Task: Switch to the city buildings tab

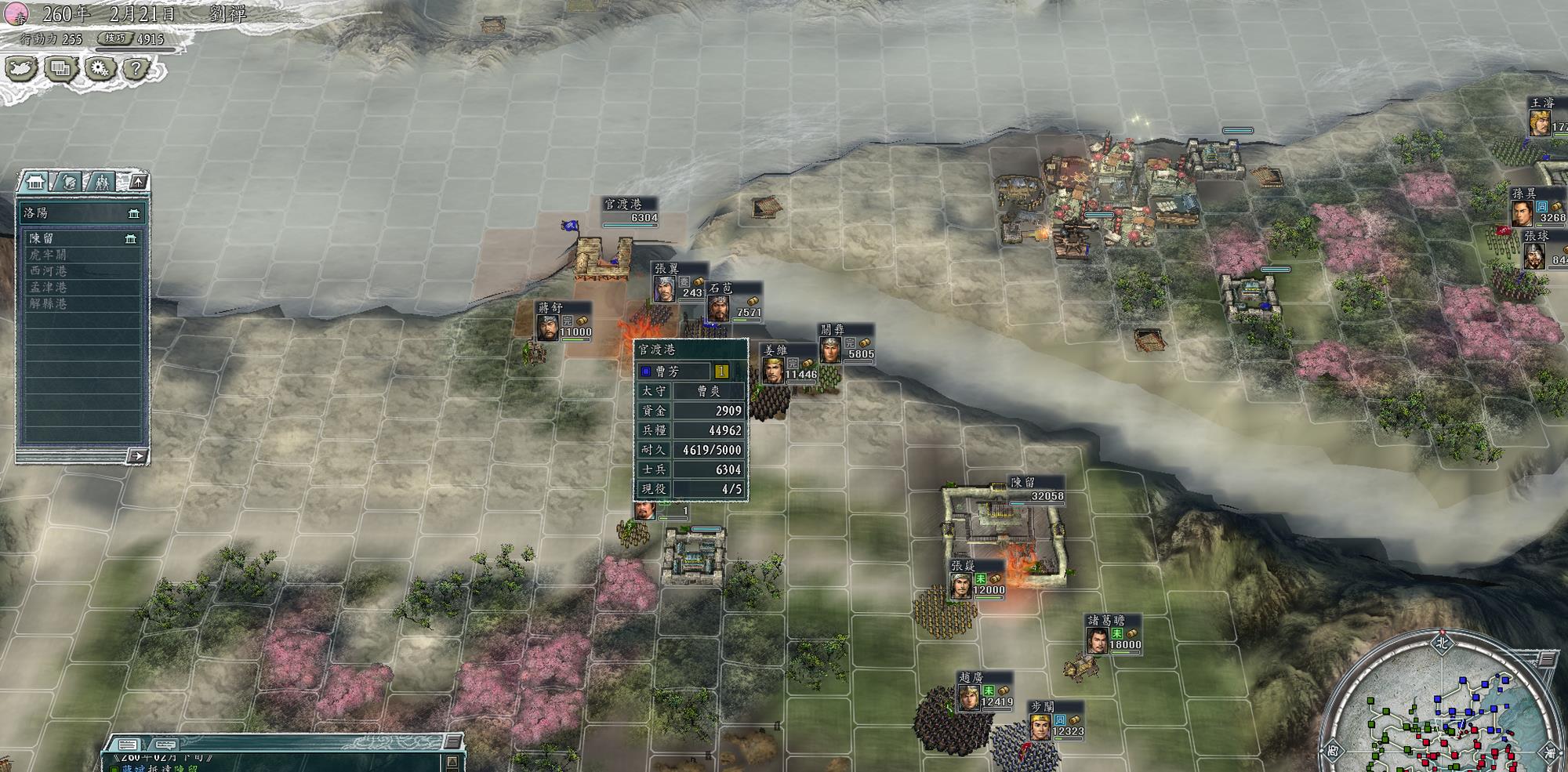Action: (35, 183)
